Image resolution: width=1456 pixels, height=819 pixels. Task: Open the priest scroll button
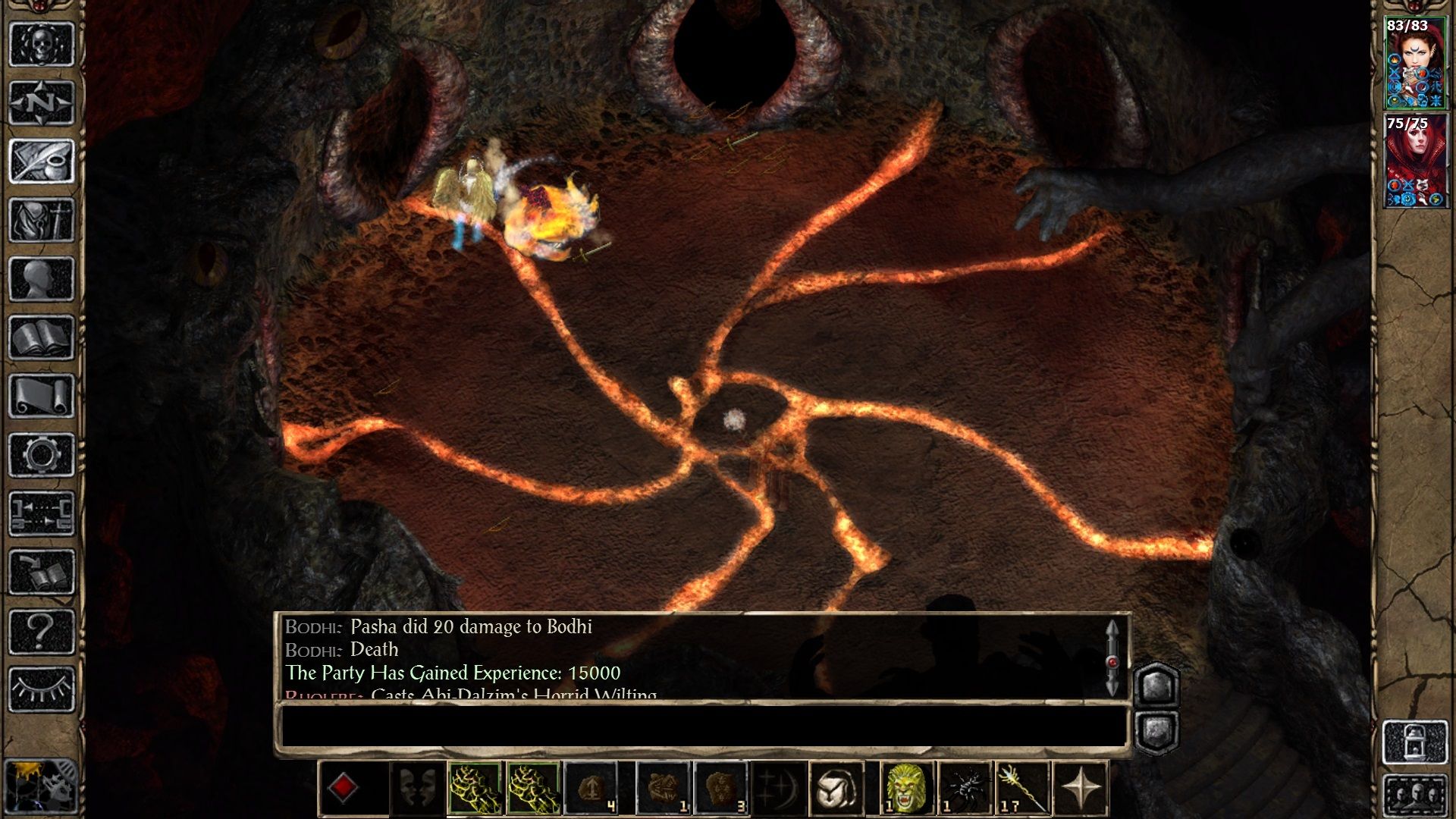41,395
